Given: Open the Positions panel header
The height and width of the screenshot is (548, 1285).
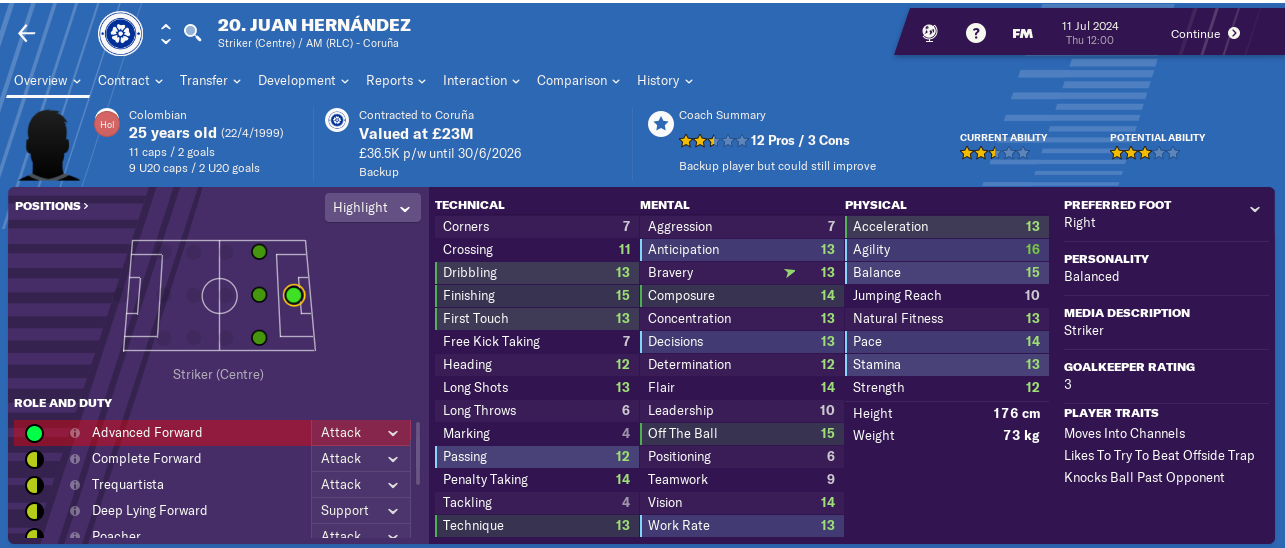Looking at the screenshot, I should tap(52, 206).
